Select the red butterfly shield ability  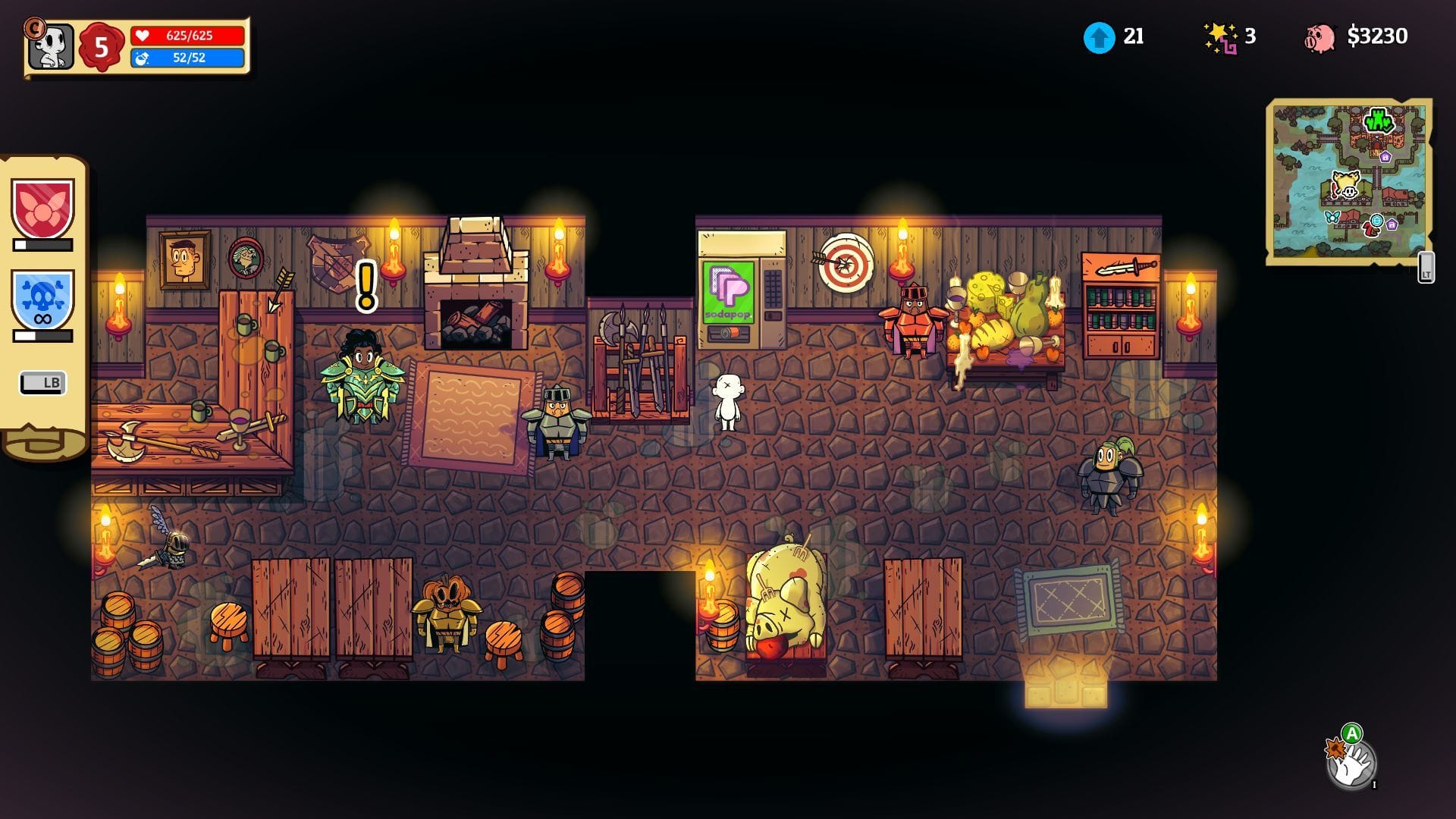[x=42, y=208]
